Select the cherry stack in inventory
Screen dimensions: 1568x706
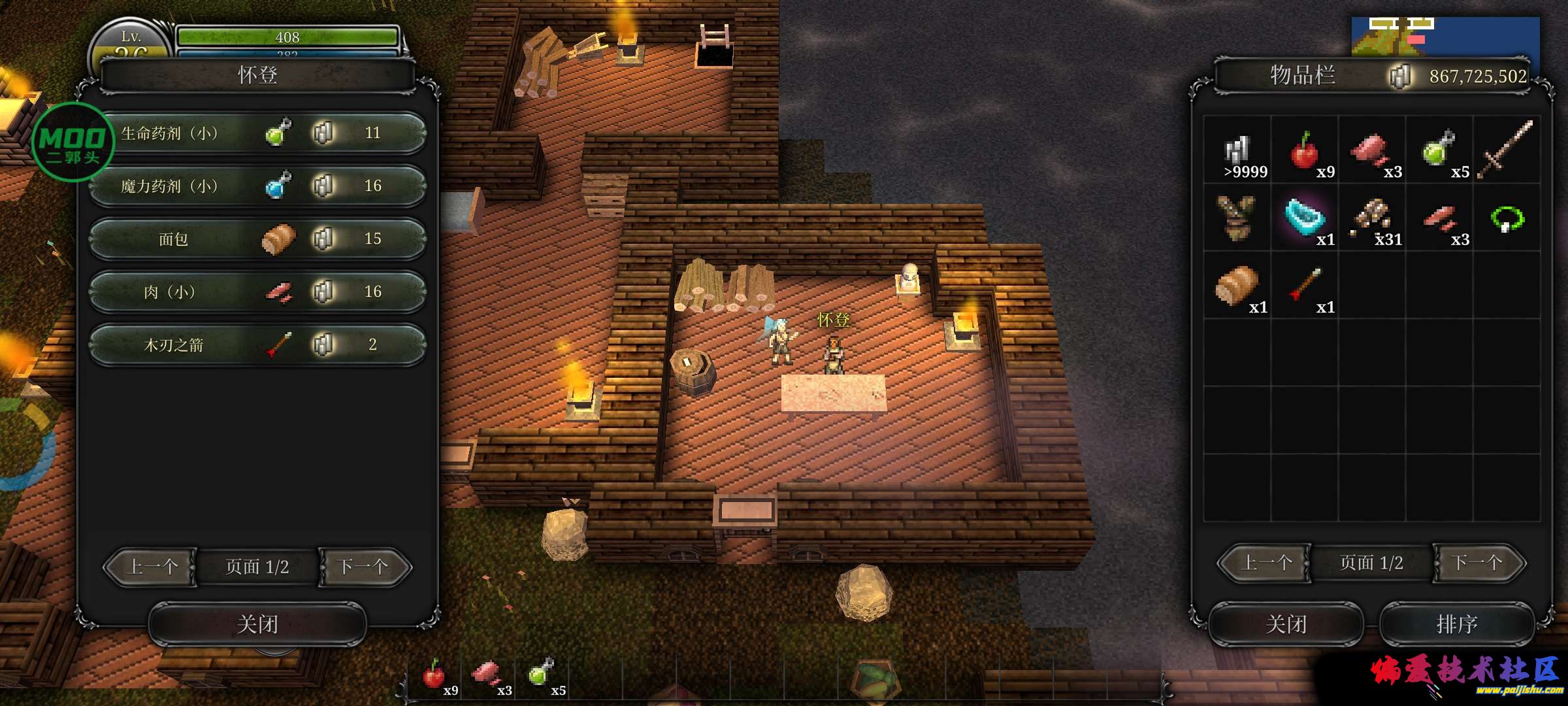(1305, 152)
